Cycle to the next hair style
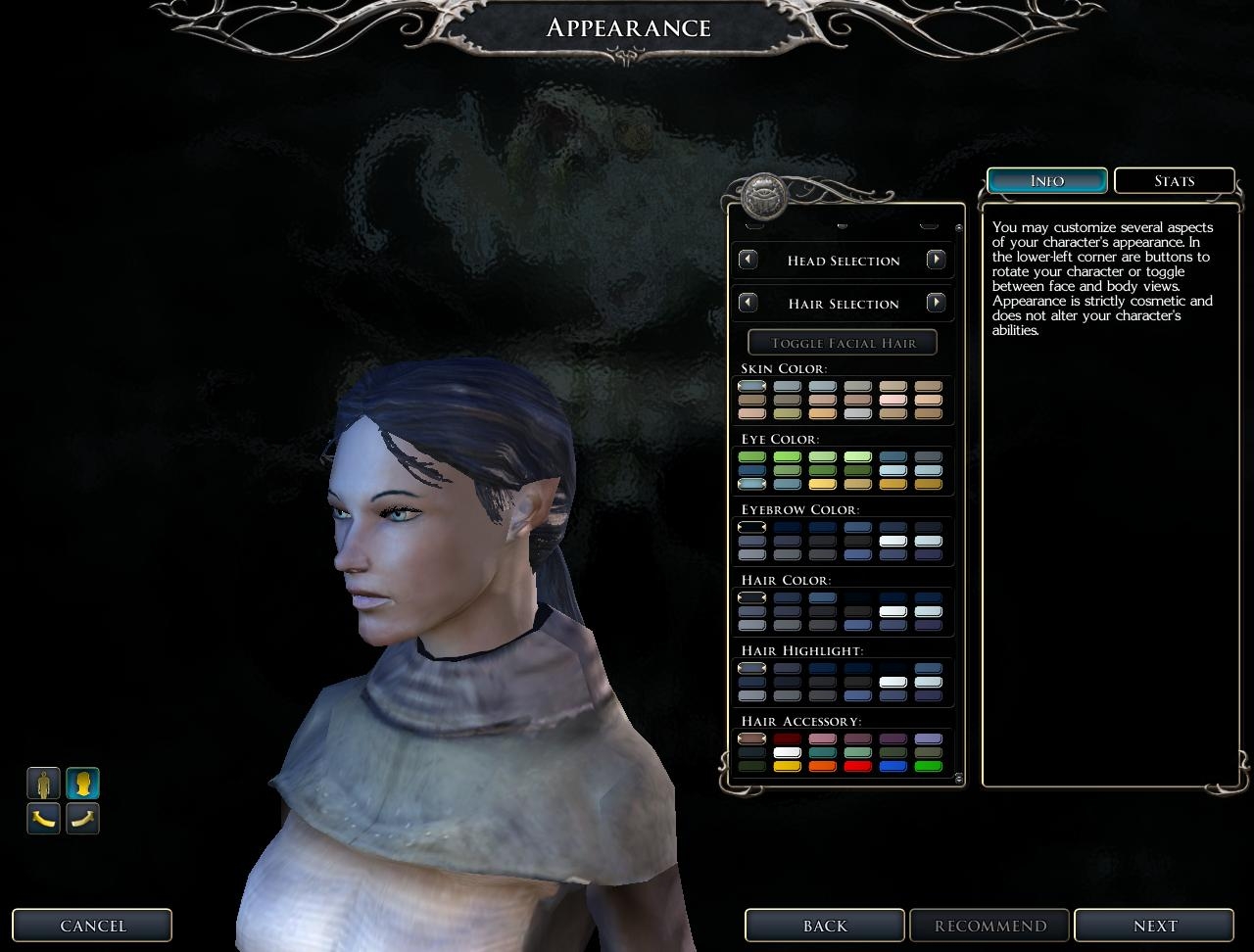 [x=936, y=303]
